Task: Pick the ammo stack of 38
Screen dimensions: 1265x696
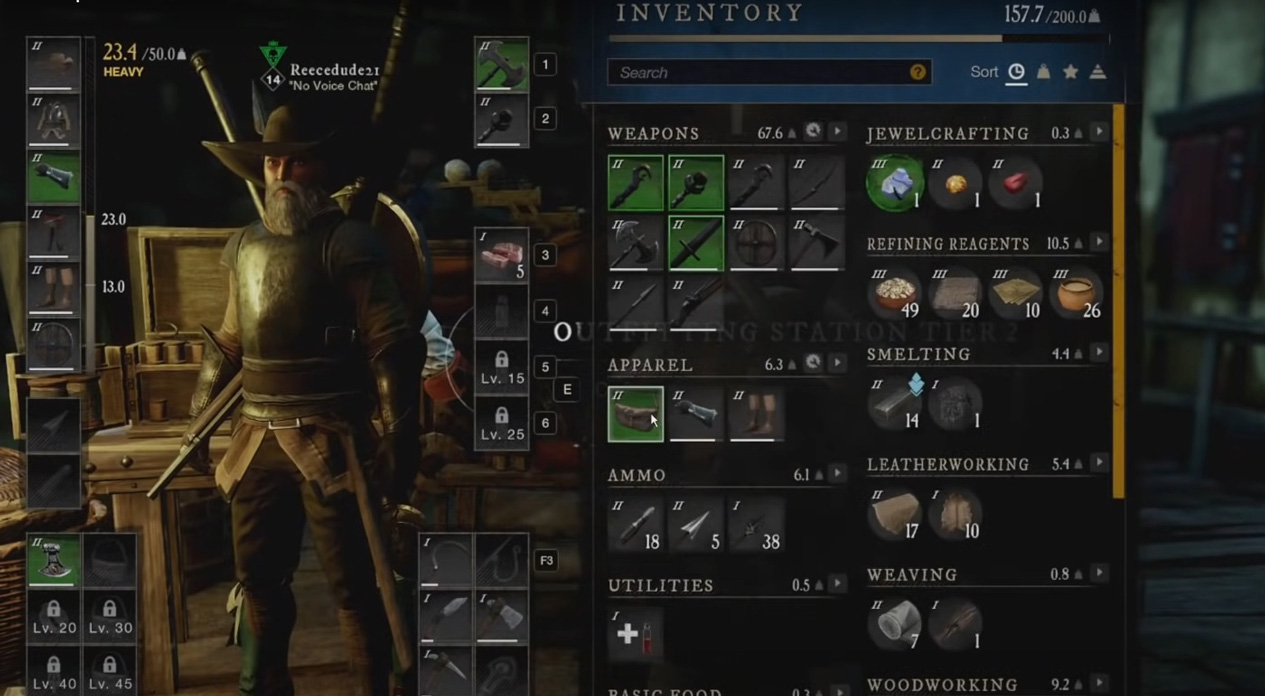Action: [x=757, y=524]
